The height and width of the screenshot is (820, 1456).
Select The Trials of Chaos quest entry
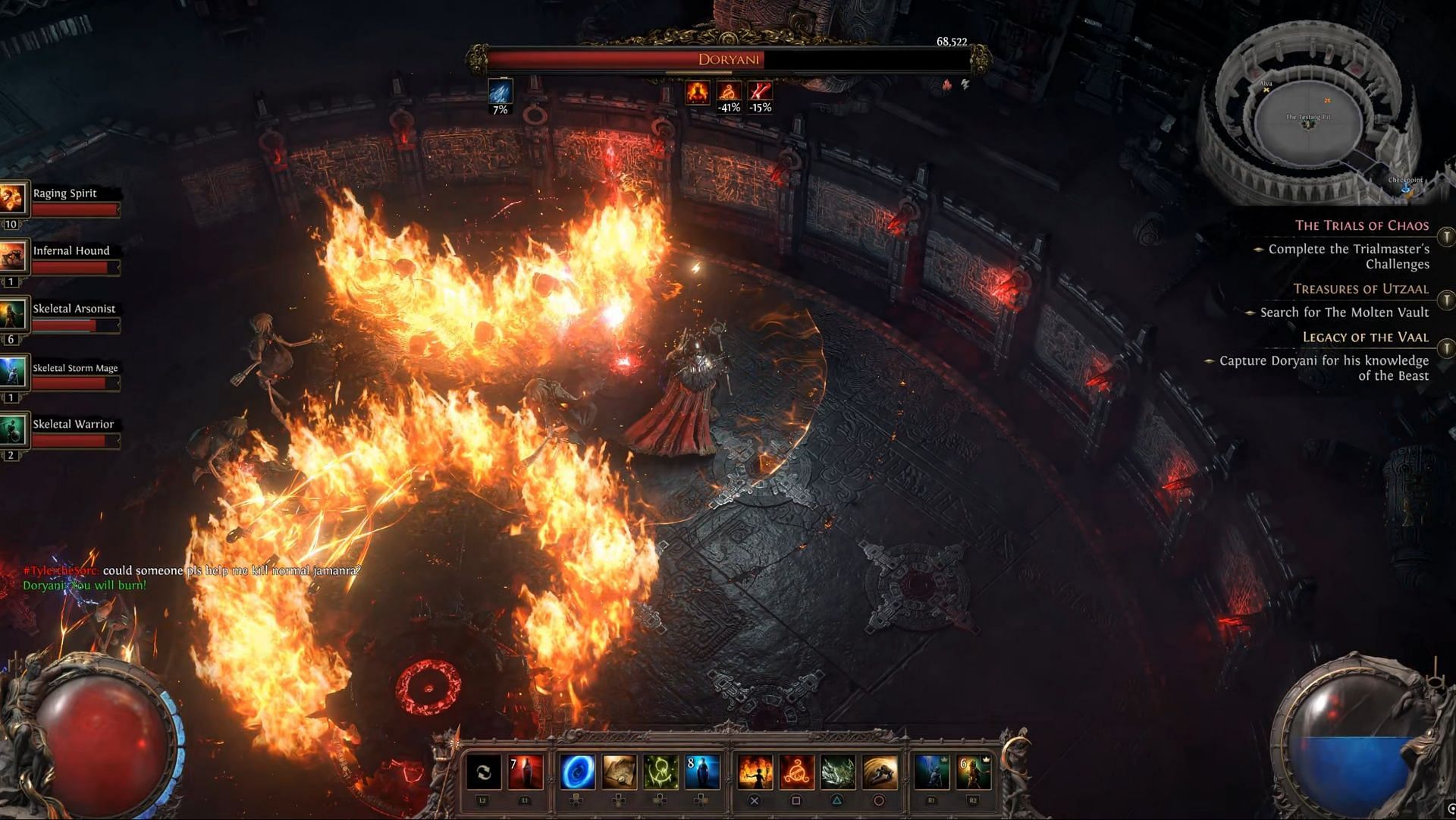click(1361, 225)
